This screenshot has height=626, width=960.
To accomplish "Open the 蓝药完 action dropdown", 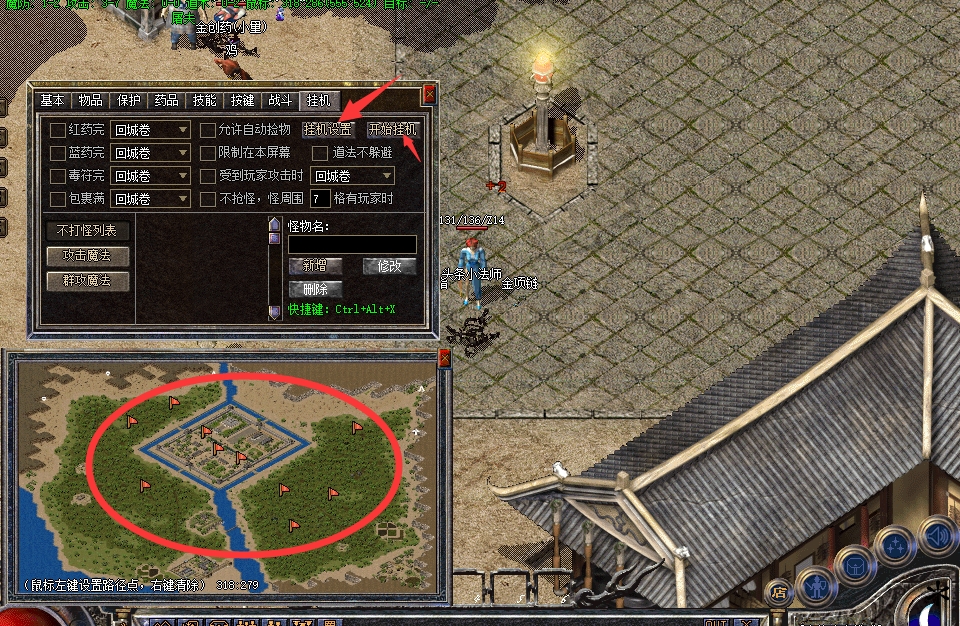I will [x=150, y=153].
